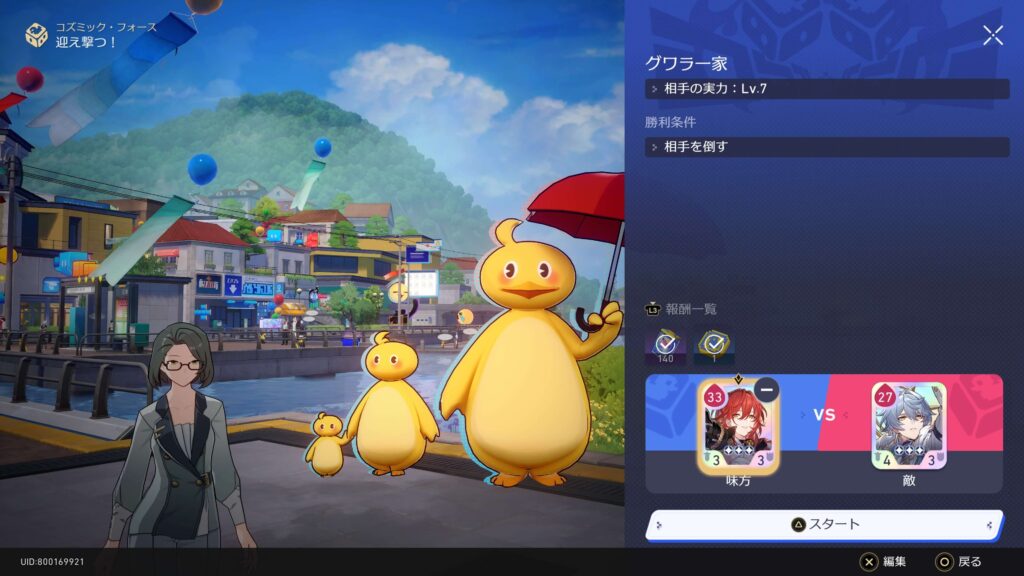Go back using the 戻る option

pyautogui.click(x=958, y=562)
